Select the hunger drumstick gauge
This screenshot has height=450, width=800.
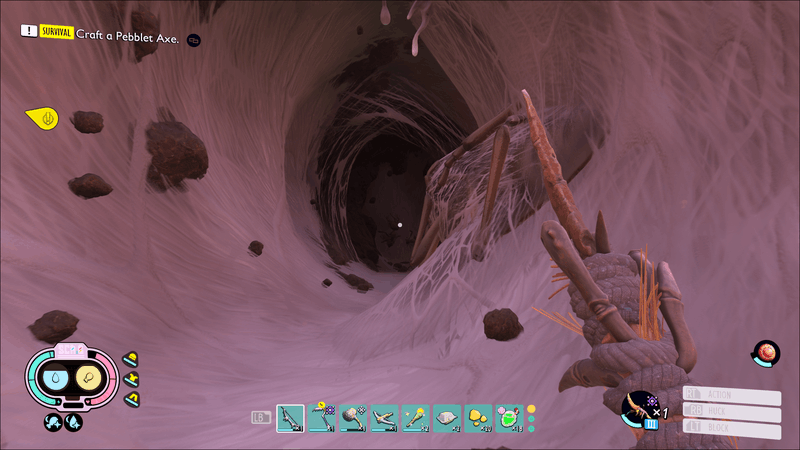(x=89, y=378)
